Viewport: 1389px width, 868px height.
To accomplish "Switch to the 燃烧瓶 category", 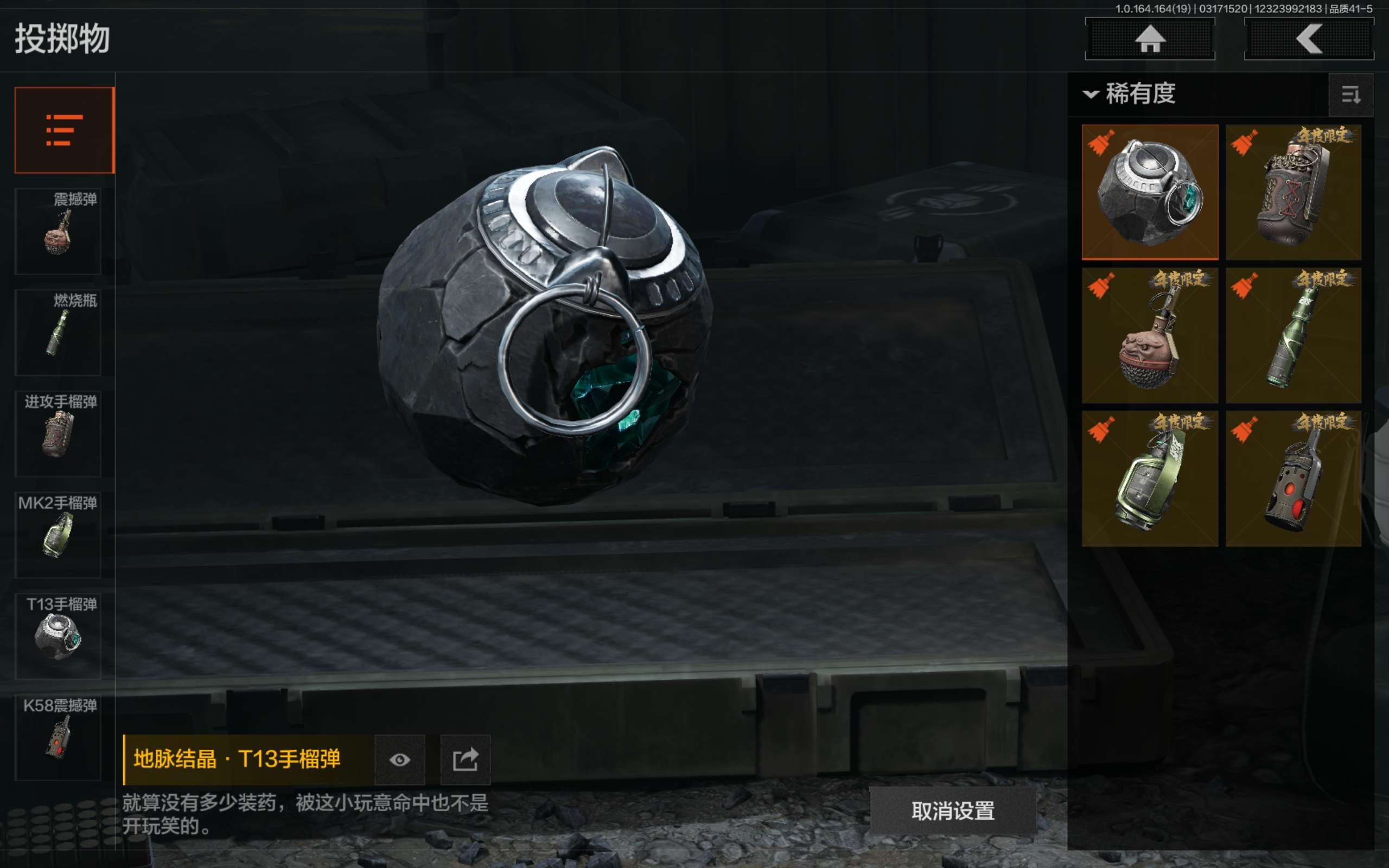I will 59,332.
